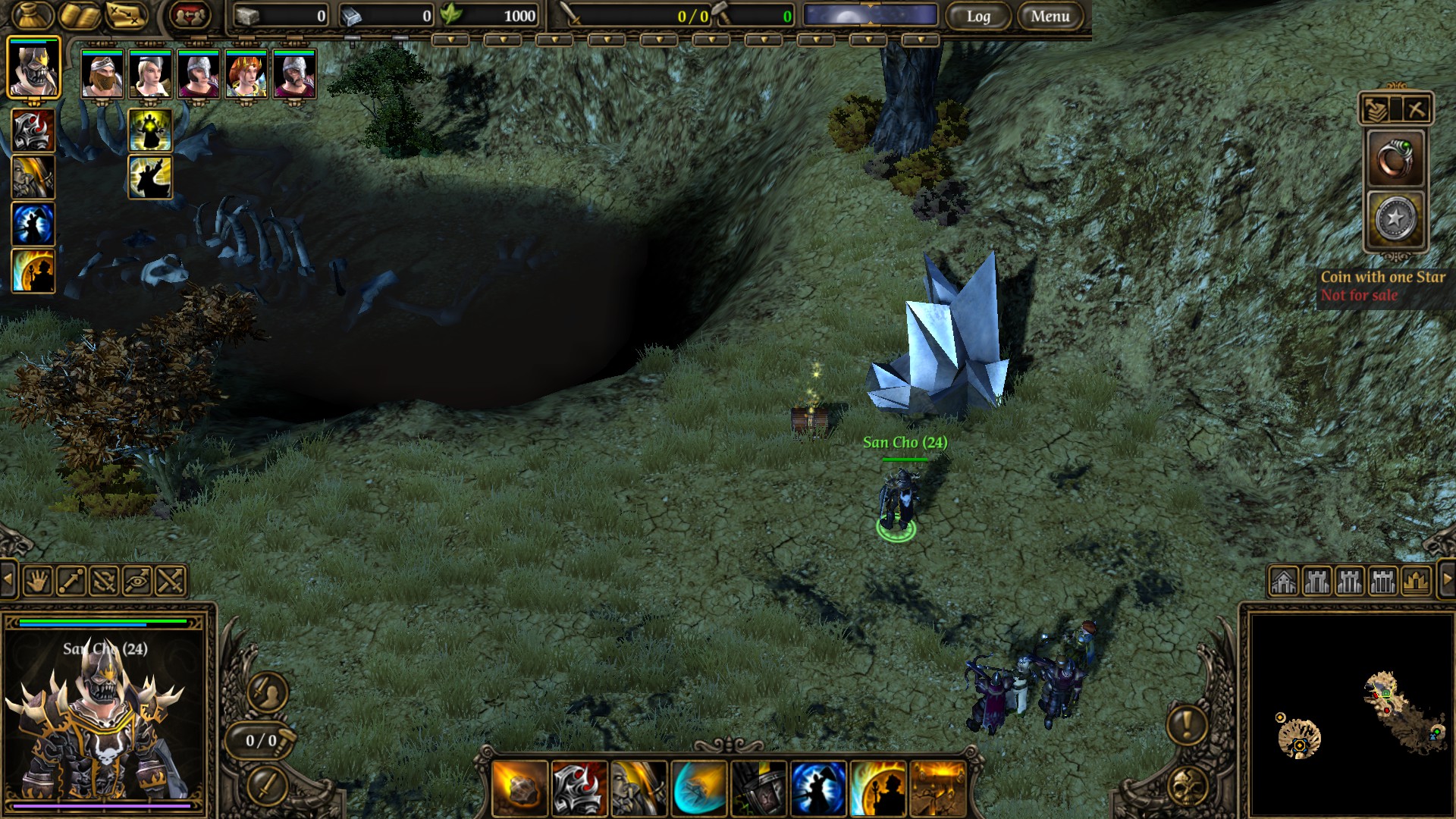Open the treasure map icon
1456x819 pixels.
pos(126,15)
